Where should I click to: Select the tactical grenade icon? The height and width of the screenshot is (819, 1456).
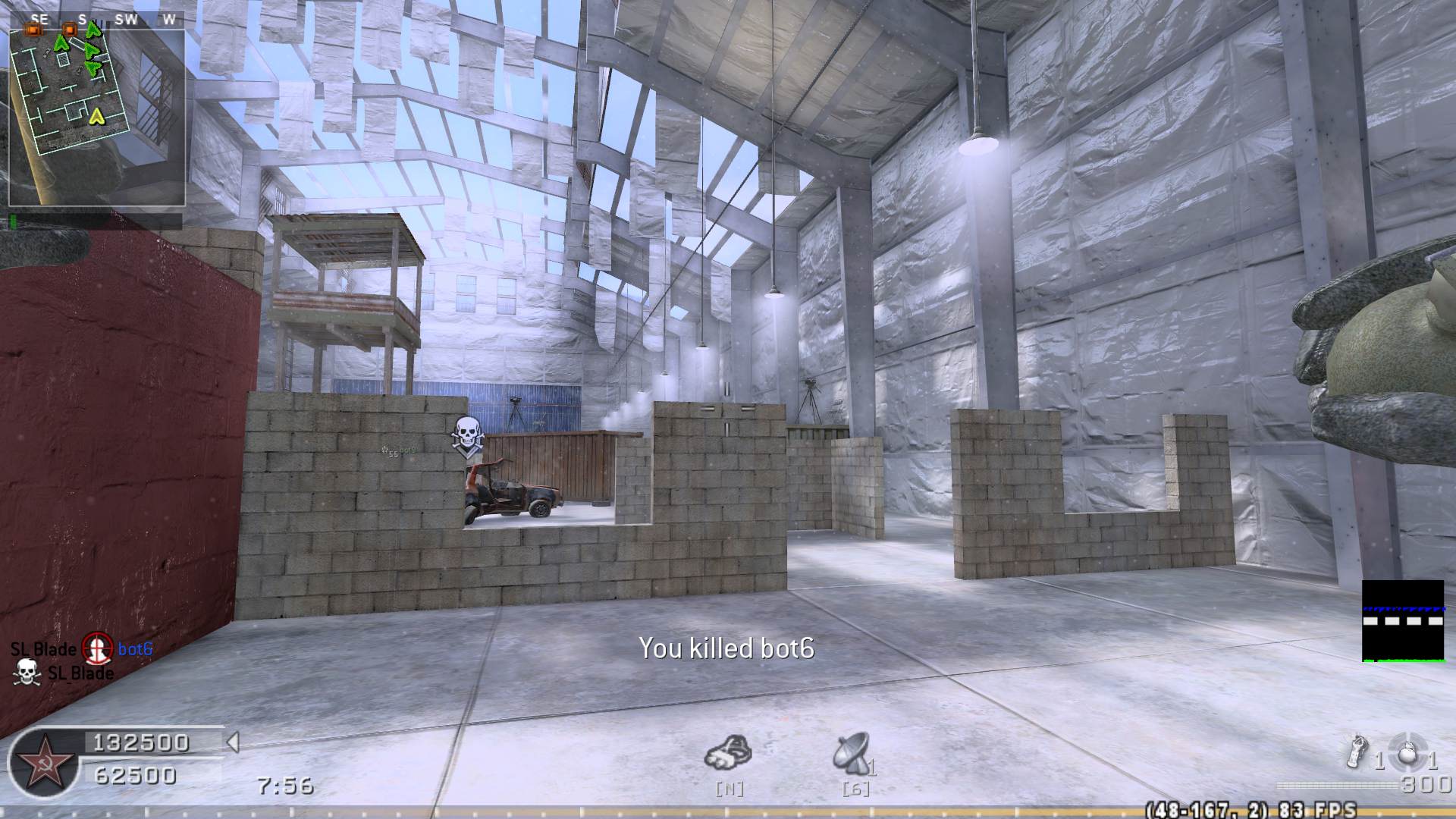tap(1357, 751)
